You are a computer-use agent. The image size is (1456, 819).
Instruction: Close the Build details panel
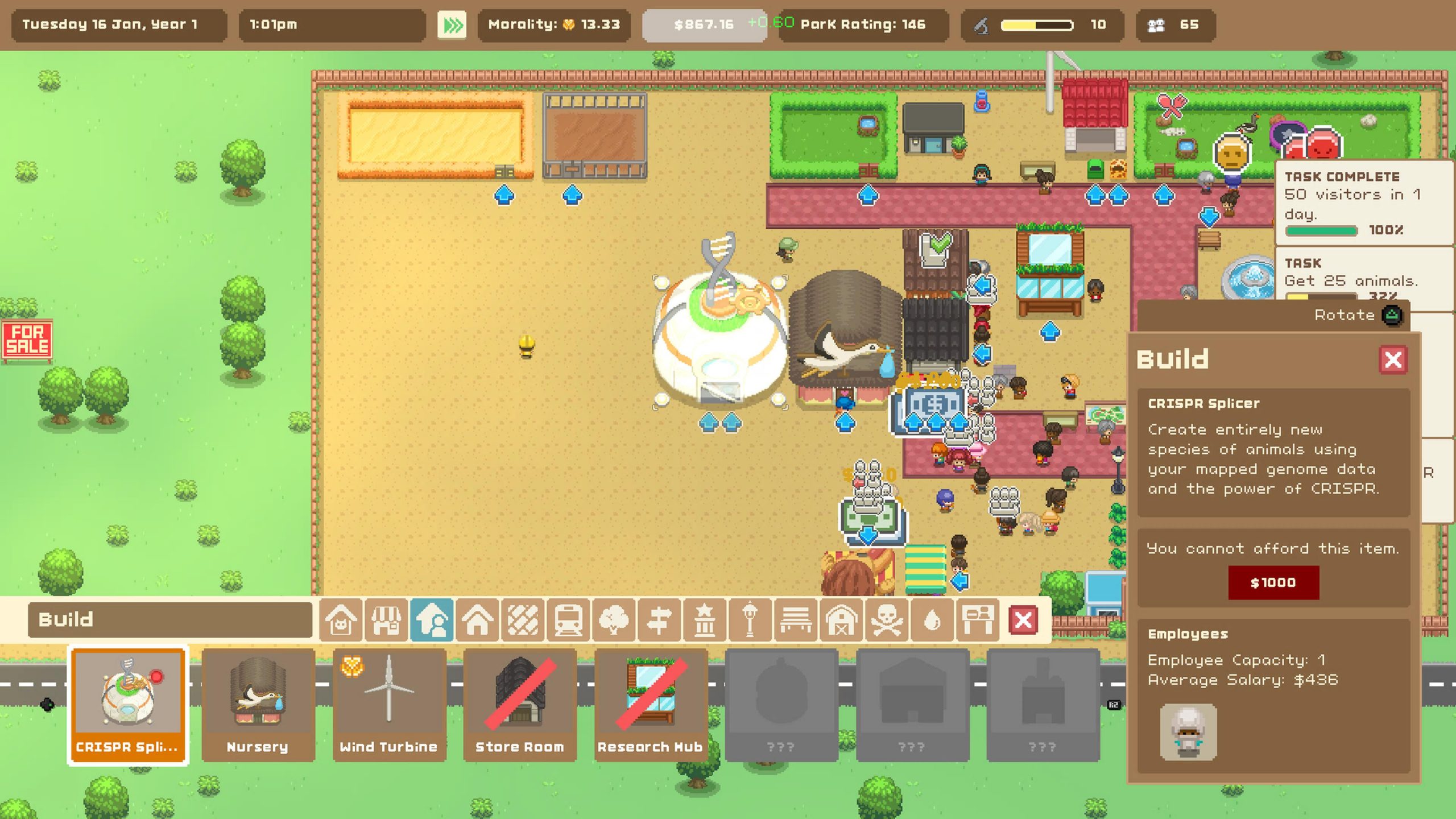1393,359
